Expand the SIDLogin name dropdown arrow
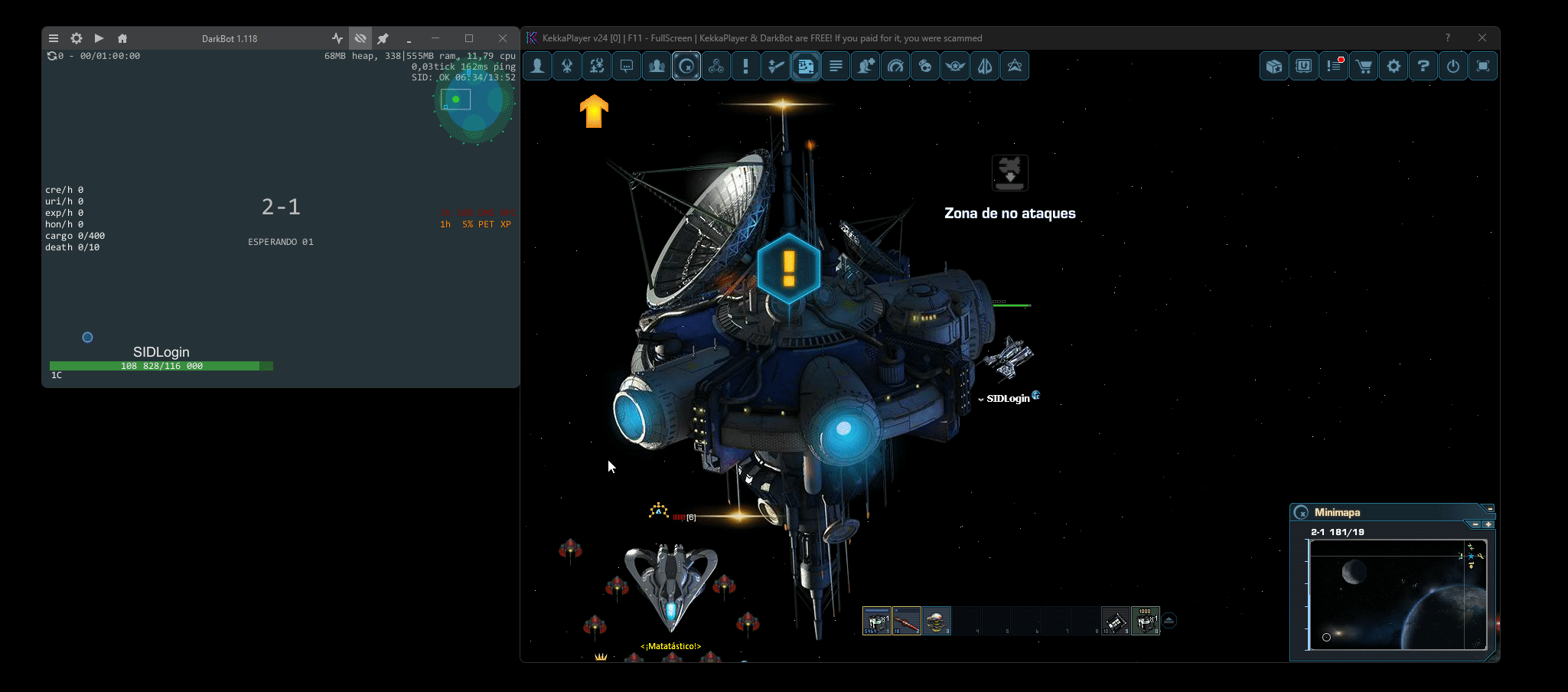The height and width of the screenshot is (692, 1568). point(983,397)
